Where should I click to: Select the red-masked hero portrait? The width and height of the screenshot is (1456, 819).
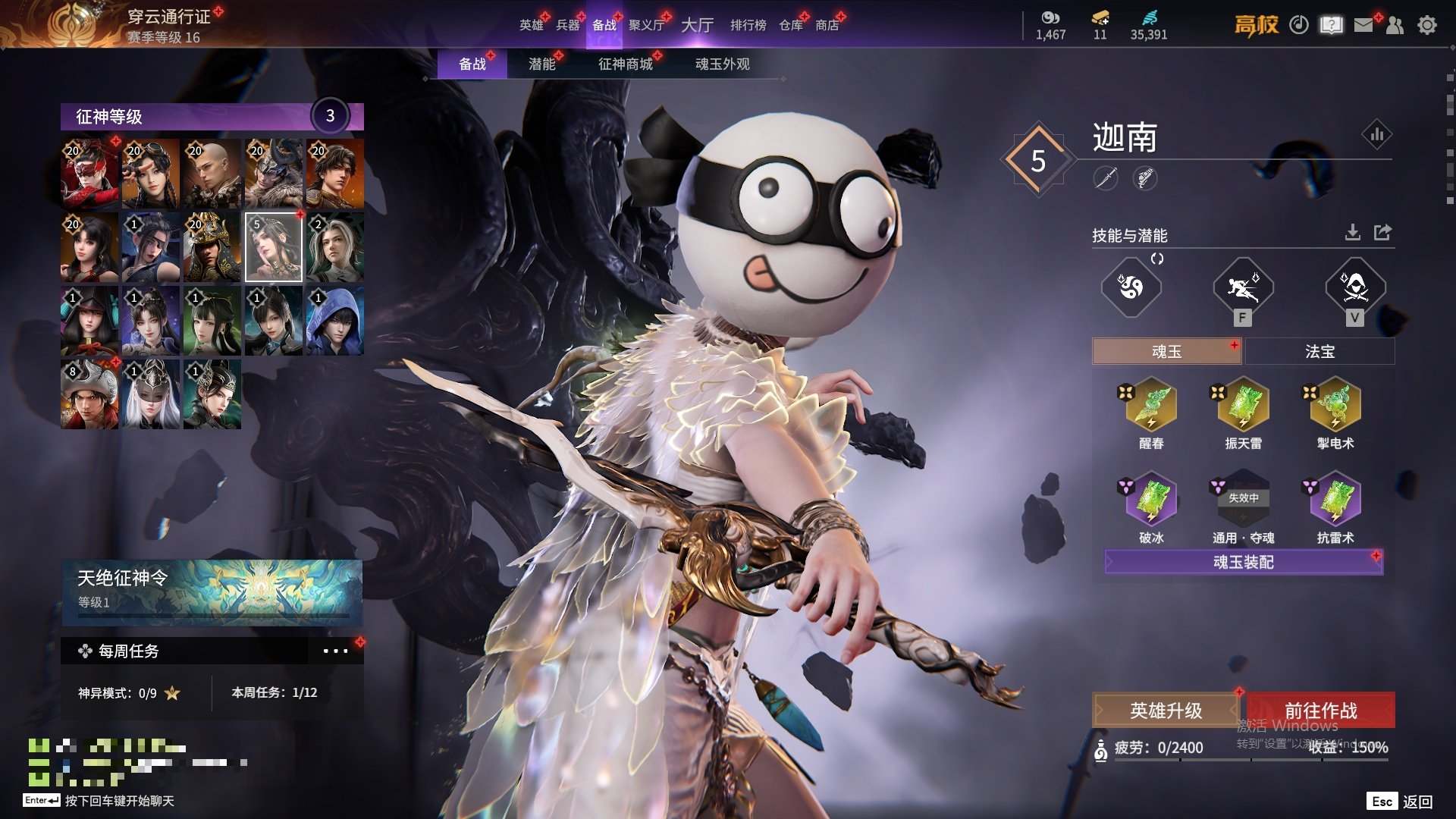[89, 174]
